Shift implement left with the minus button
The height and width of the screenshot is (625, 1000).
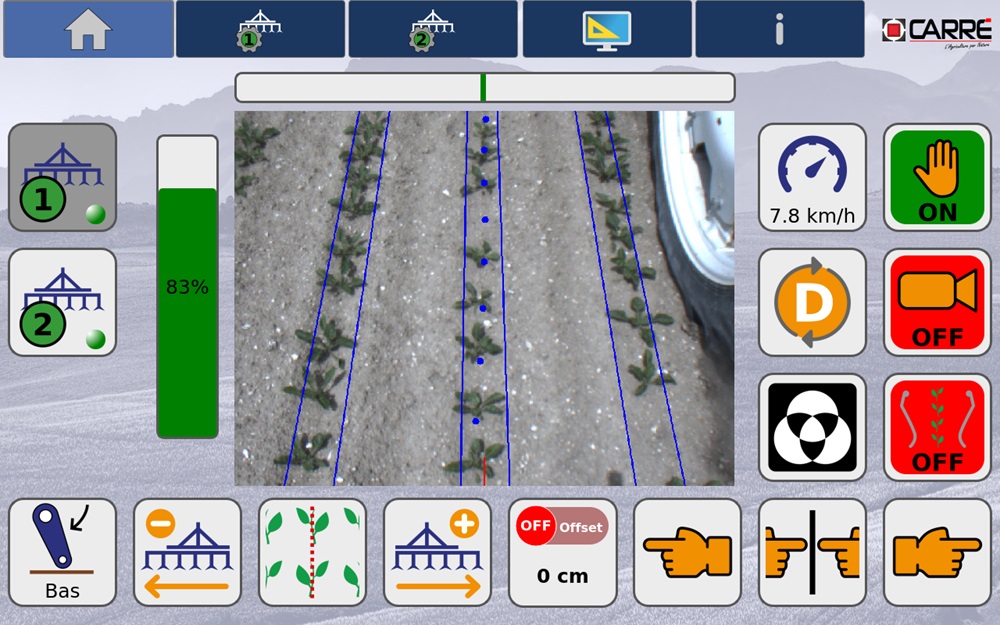[x=187, y=552]
